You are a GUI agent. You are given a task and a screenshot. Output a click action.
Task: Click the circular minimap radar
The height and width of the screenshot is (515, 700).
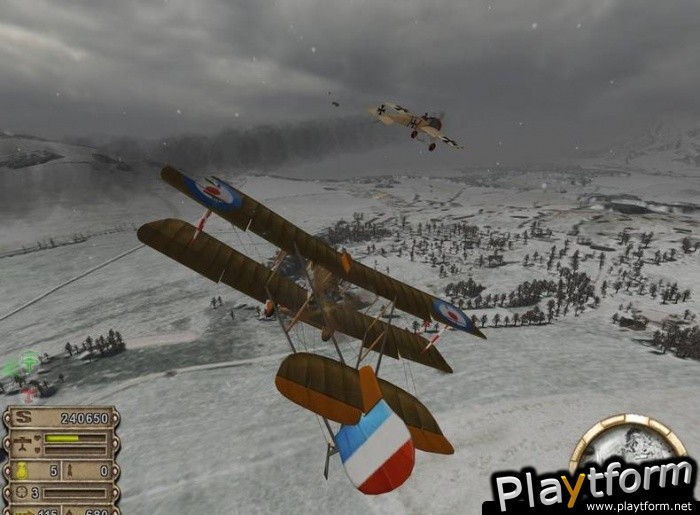pyautogui.click(x=627, y=443)
